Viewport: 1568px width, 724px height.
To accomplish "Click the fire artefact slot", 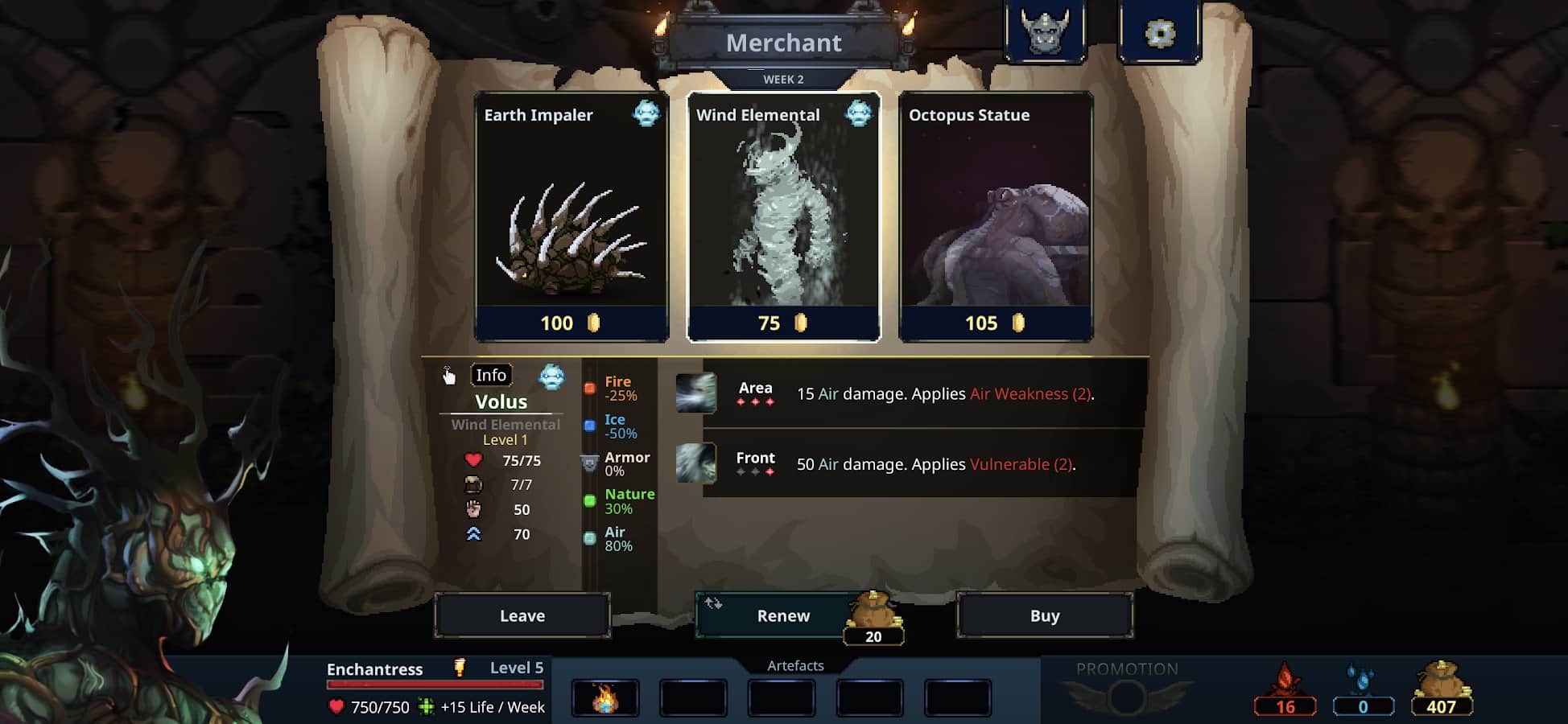I will (605, 697).
